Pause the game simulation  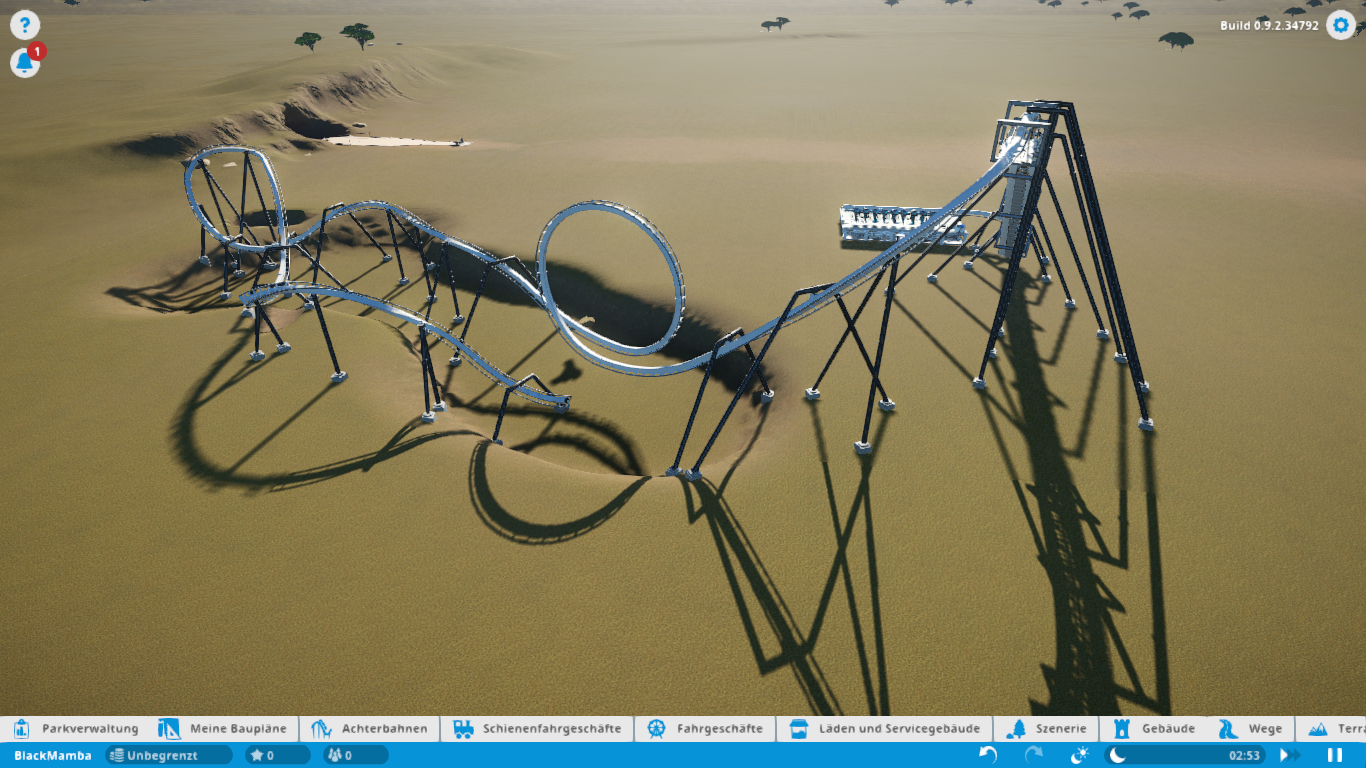pos(1334,756)
